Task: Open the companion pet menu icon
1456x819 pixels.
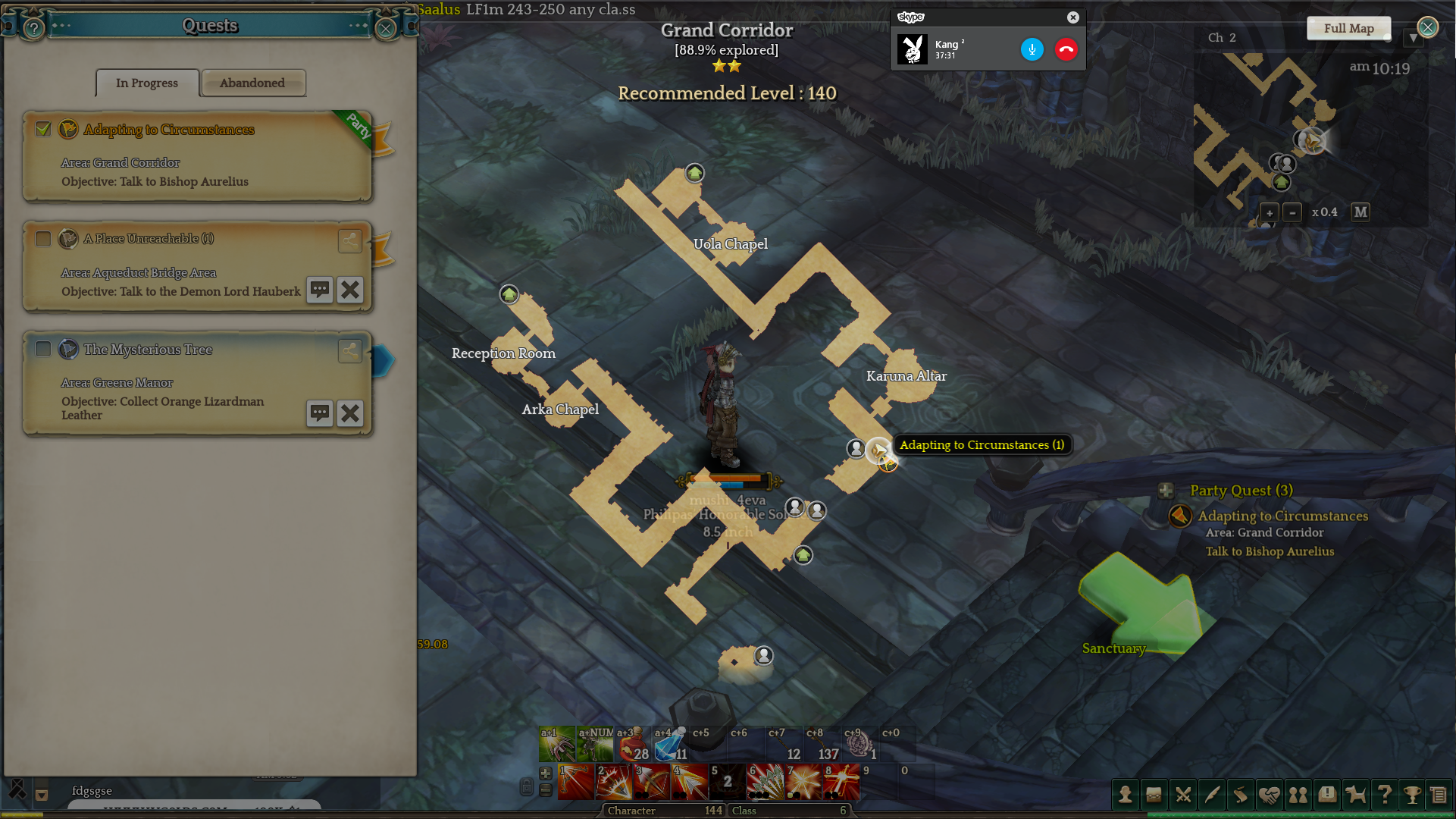Action: (1355, 794)
